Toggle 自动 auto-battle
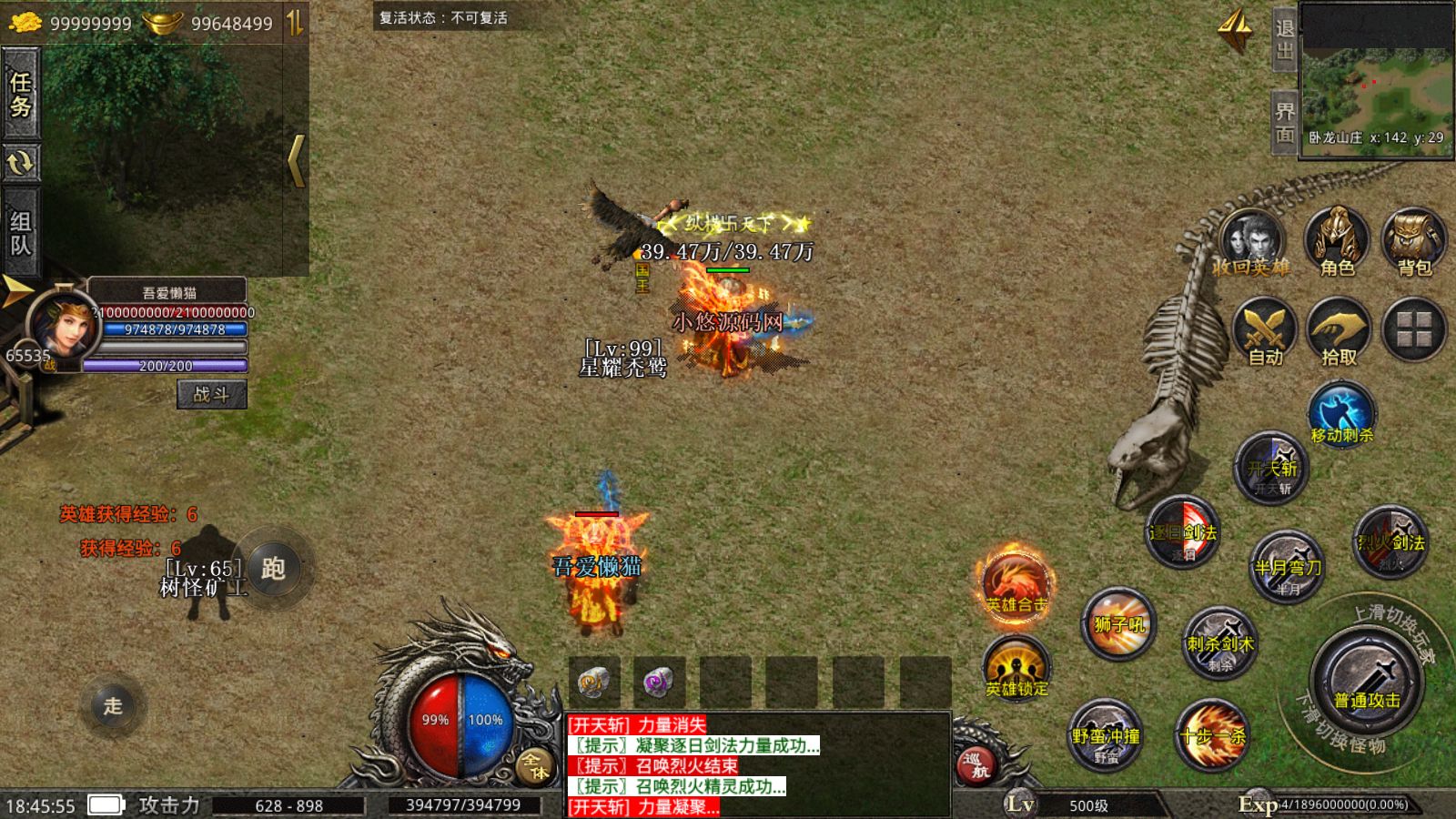This screenshot has width=1456, height=819. pos(1264,331)
